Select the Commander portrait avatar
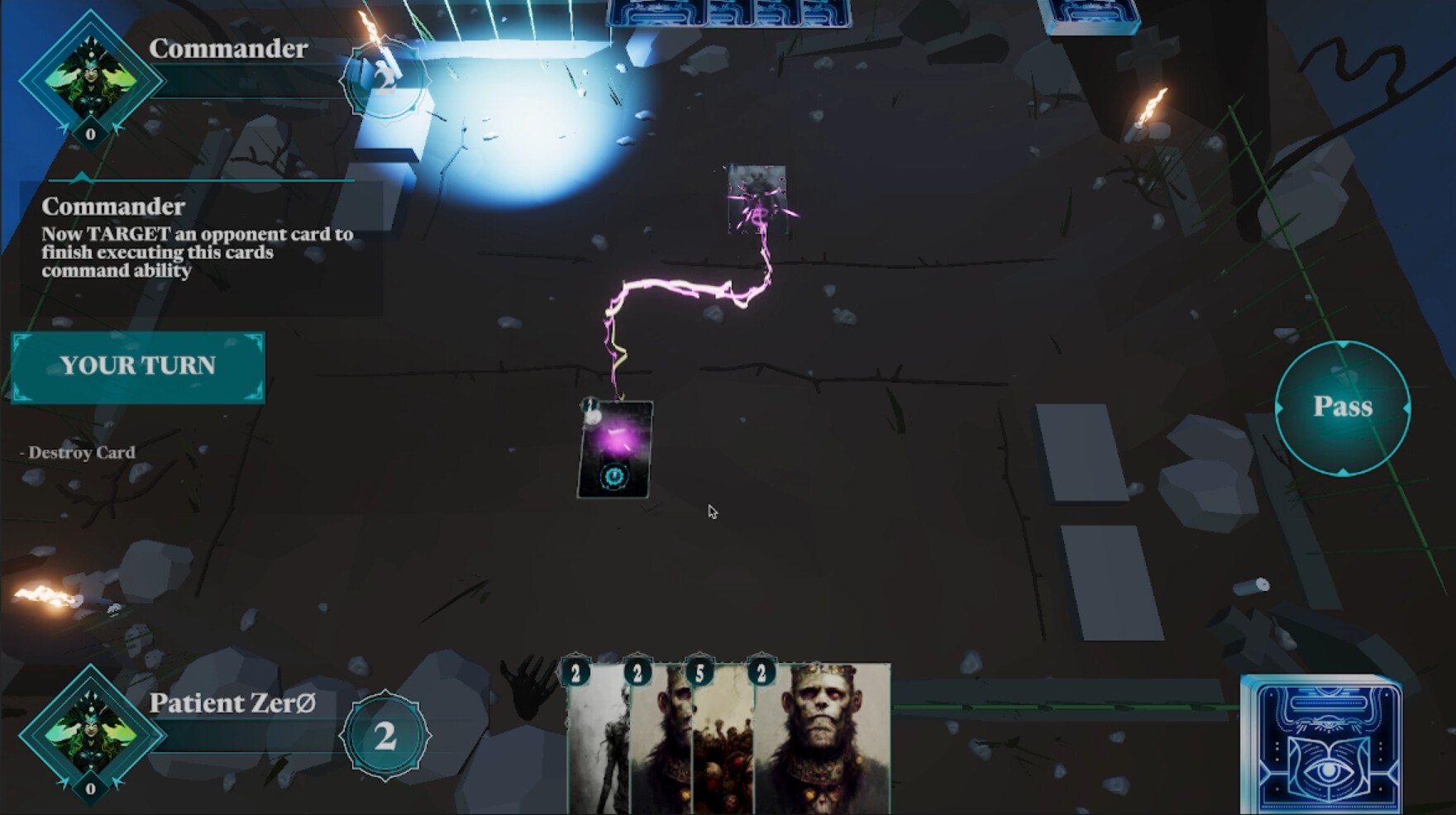The height and width of the screenshot is (815, 1456). 89,83
